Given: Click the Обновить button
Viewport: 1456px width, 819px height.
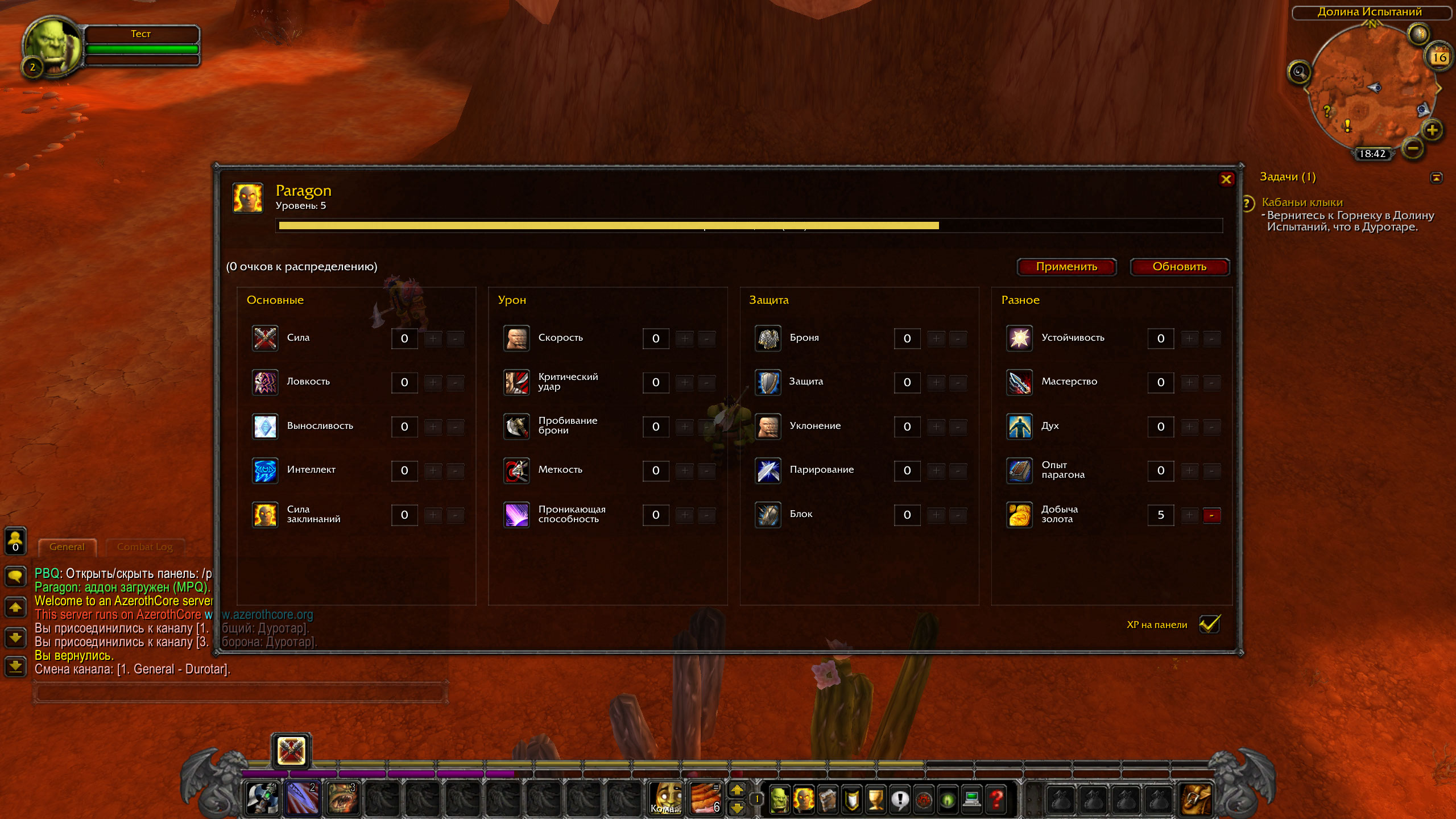Looking at the screenshot, I should point(1179,267).
